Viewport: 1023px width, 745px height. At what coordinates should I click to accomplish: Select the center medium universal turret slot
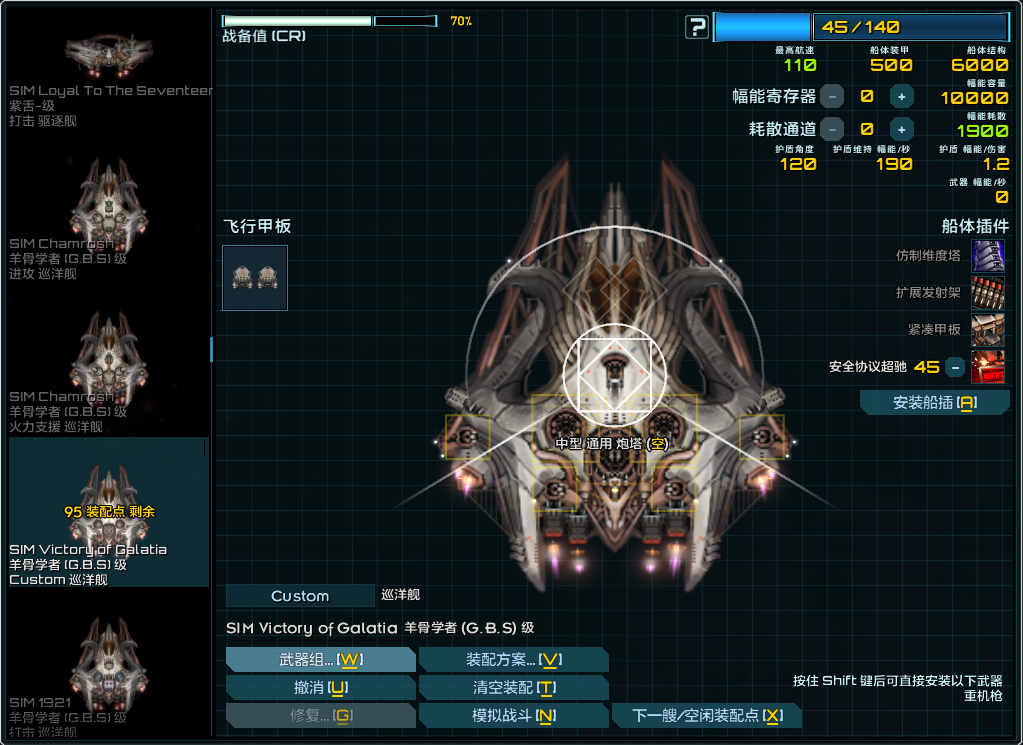coord(613,374)
